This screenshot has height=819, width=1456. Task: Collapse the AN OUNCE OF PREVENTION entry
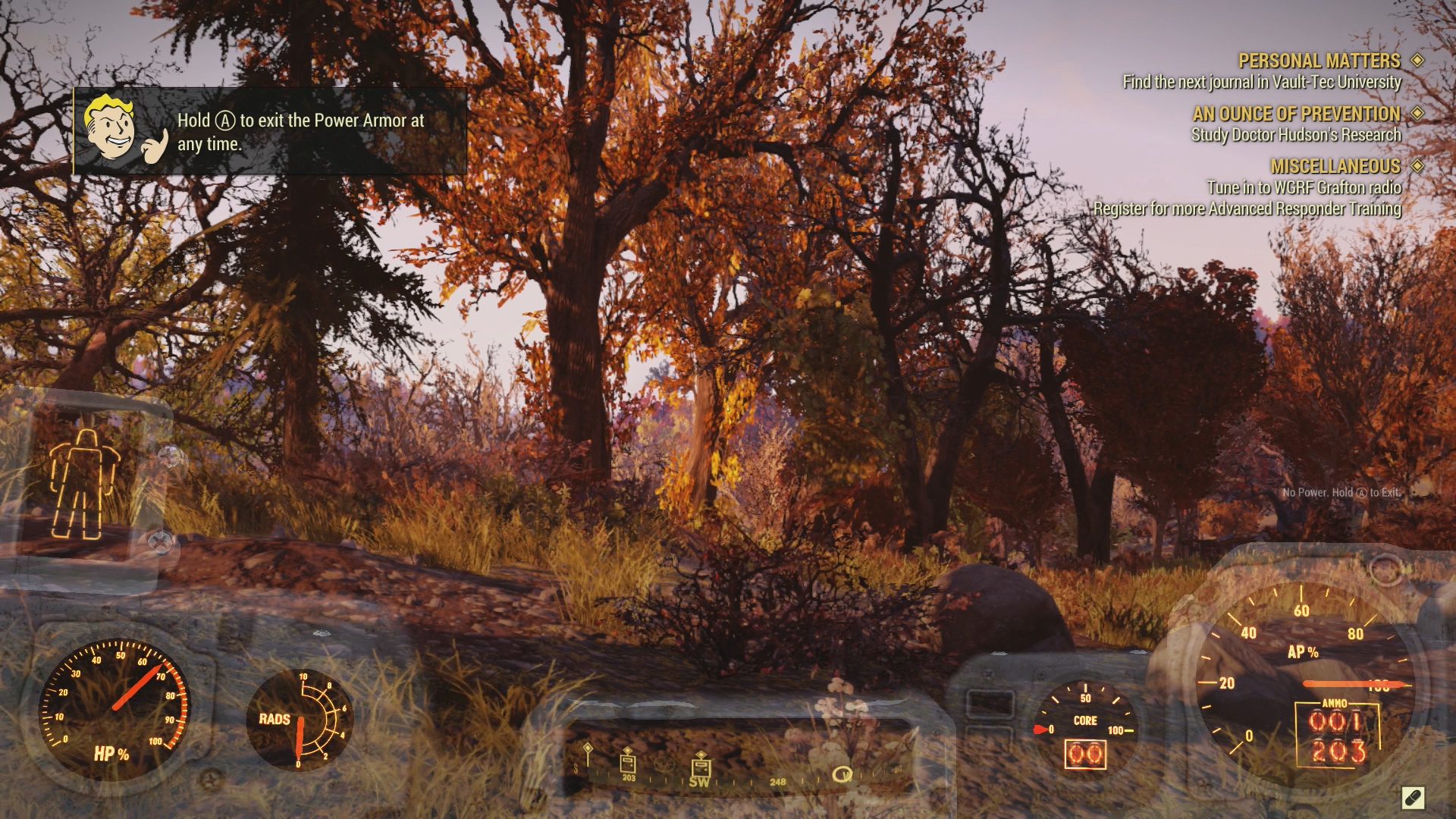click(x=1297, y=115)
